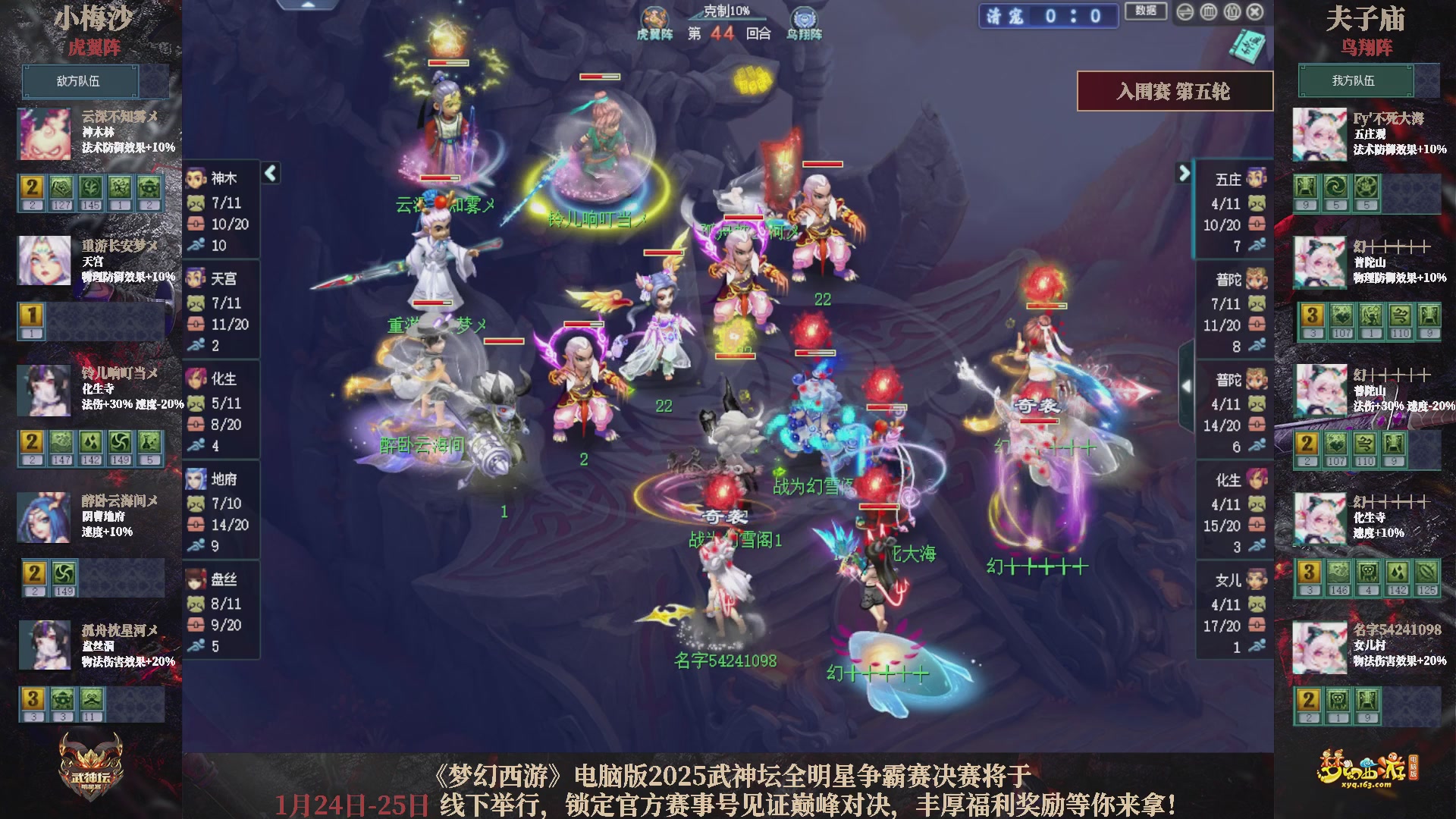Open the battle data (数据) panel

point(1147,12)
